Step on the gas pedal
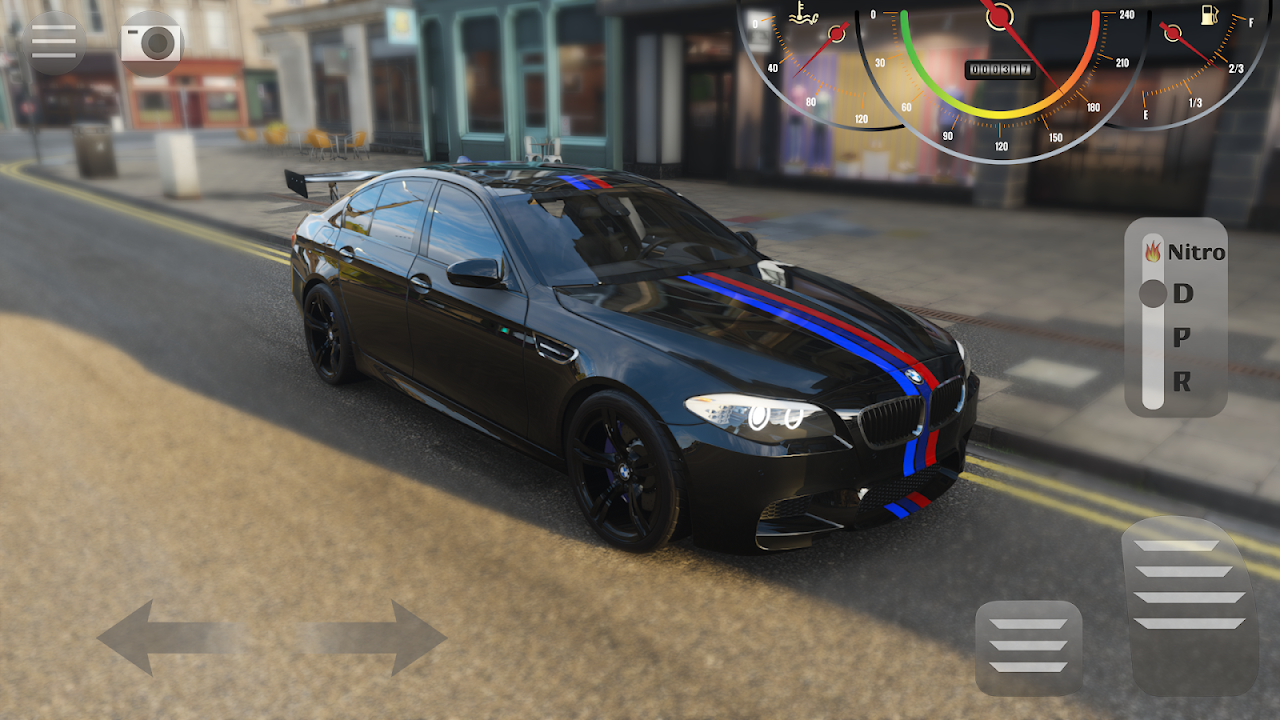 (x=1190, y=605)
